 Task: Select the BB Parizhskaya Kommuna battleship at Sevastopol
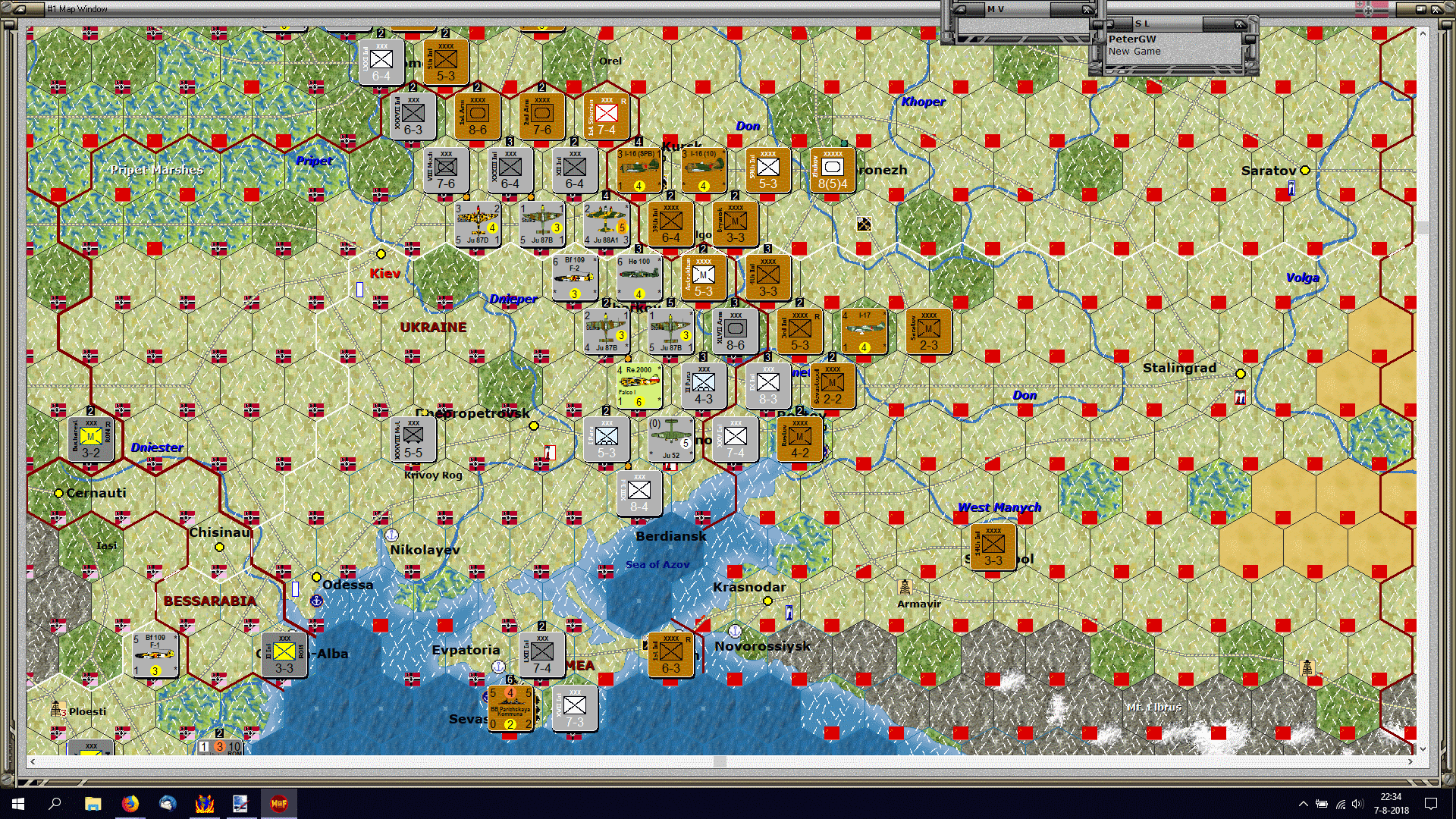[511, 709]
